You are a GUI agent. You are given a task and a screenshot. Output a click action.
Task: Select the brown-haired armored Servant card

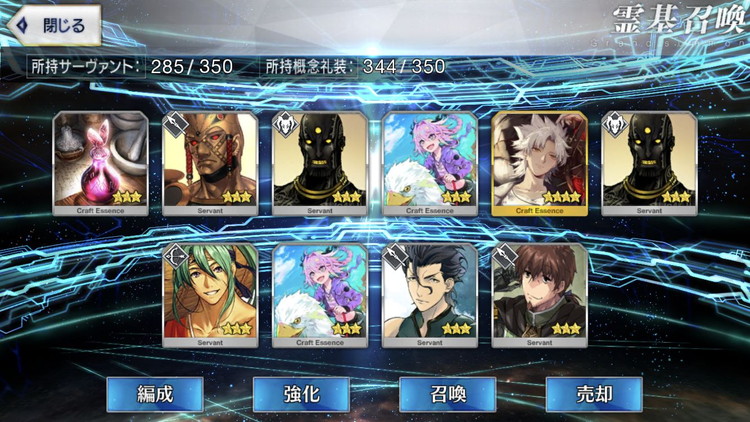(x=540, y=294)
